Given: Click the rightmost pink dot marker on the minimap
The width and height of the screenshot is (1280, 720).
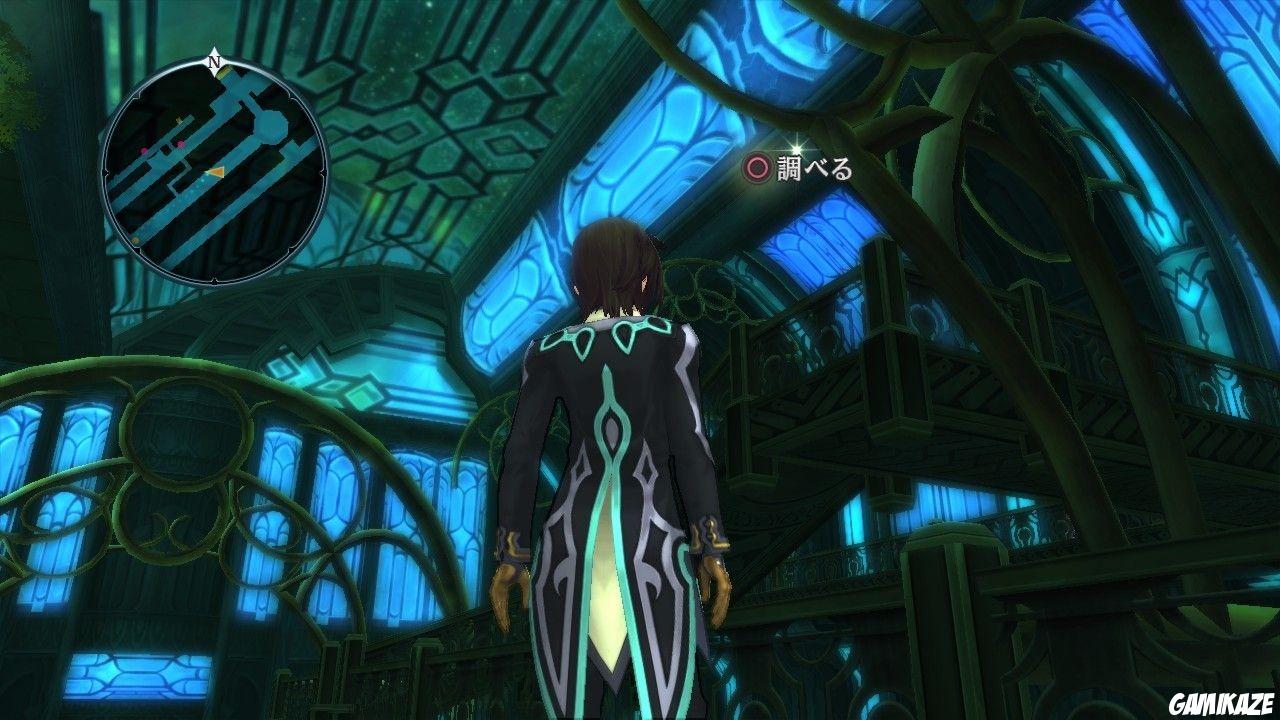Looking at the screenshot, I should (182, 145).
